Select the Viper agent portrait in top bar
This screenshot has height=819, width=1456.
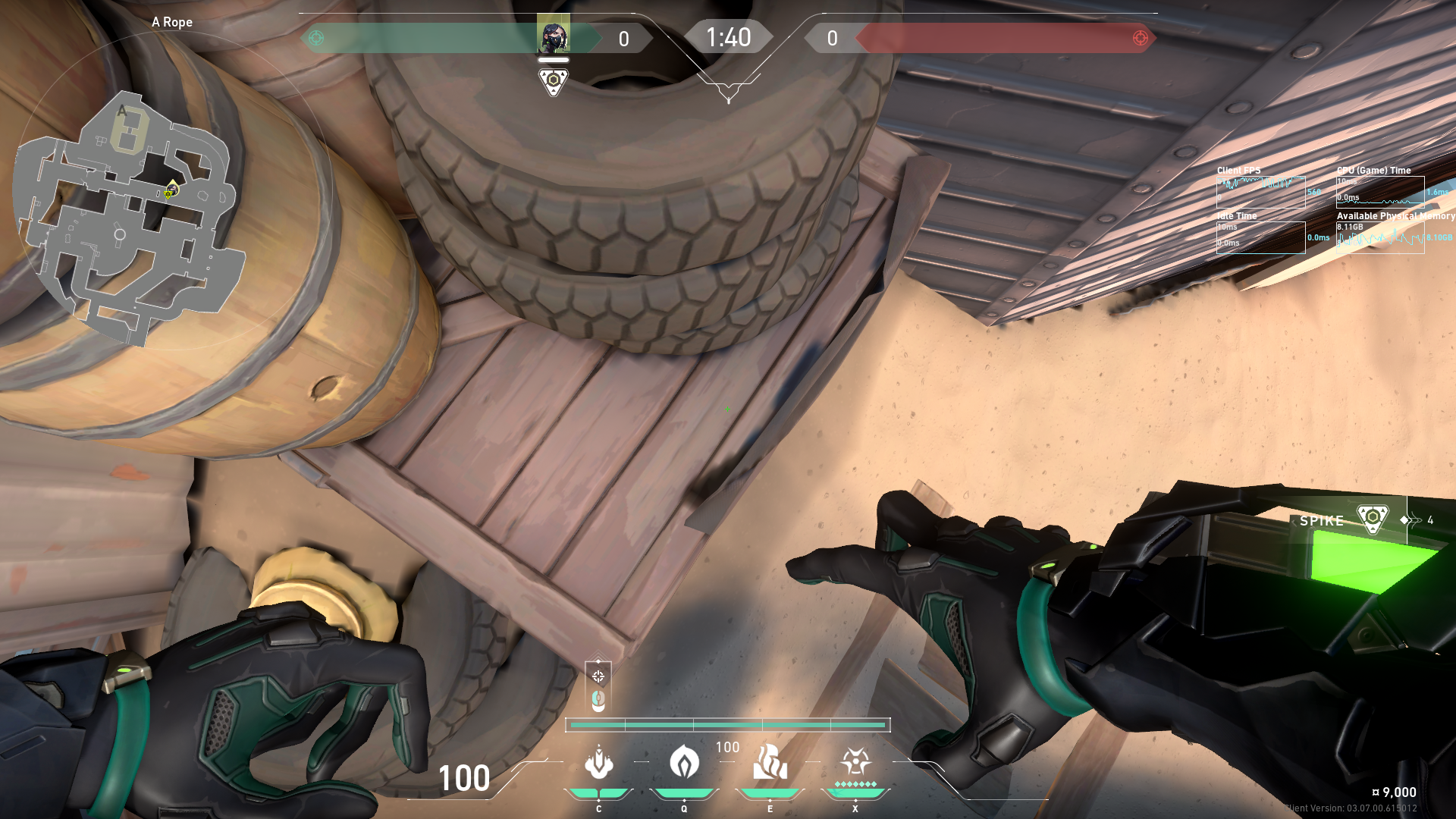[x=554, y=36]
